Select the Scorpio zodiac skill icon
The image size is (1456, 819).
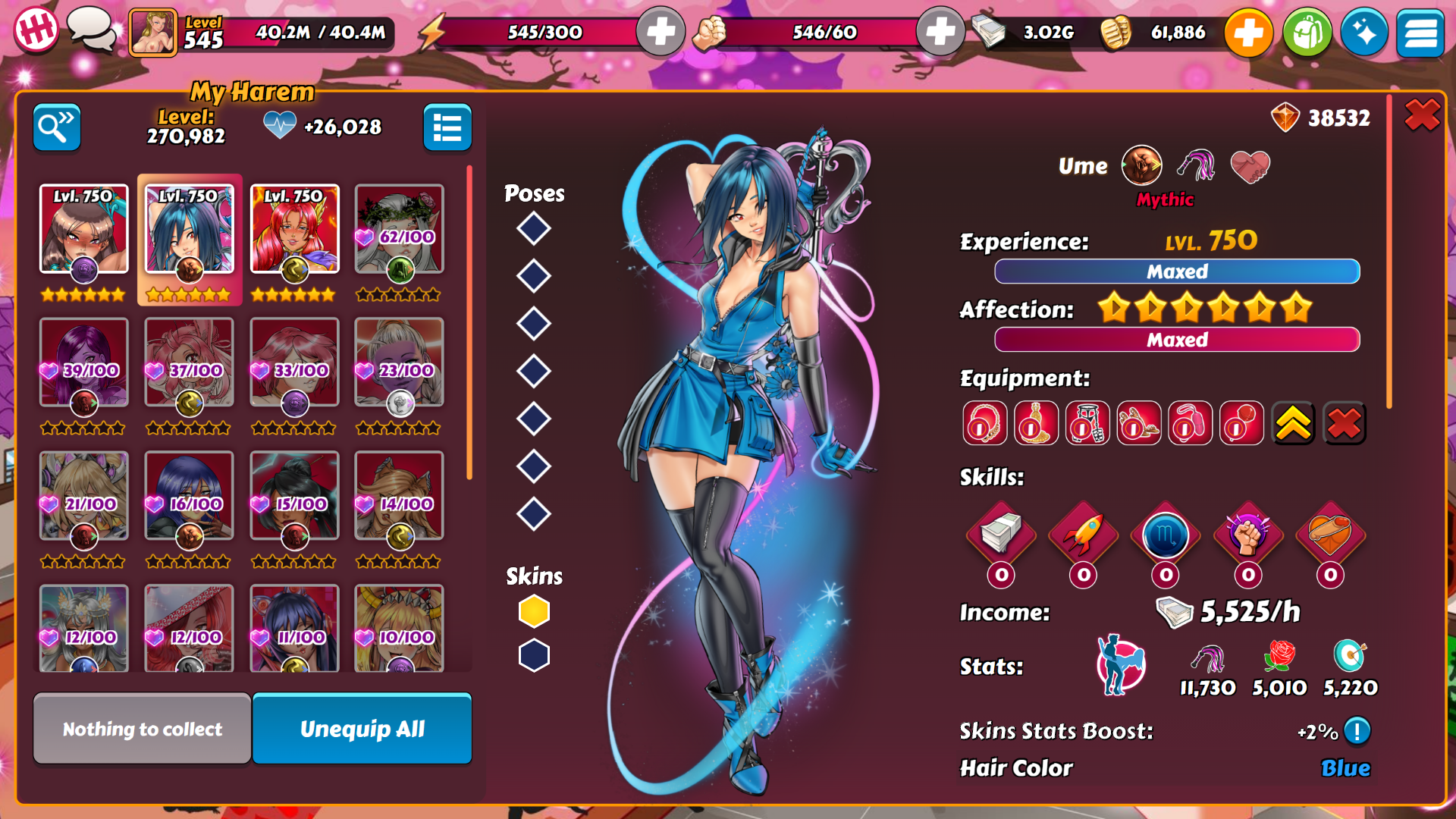[x=1166, y=535]
